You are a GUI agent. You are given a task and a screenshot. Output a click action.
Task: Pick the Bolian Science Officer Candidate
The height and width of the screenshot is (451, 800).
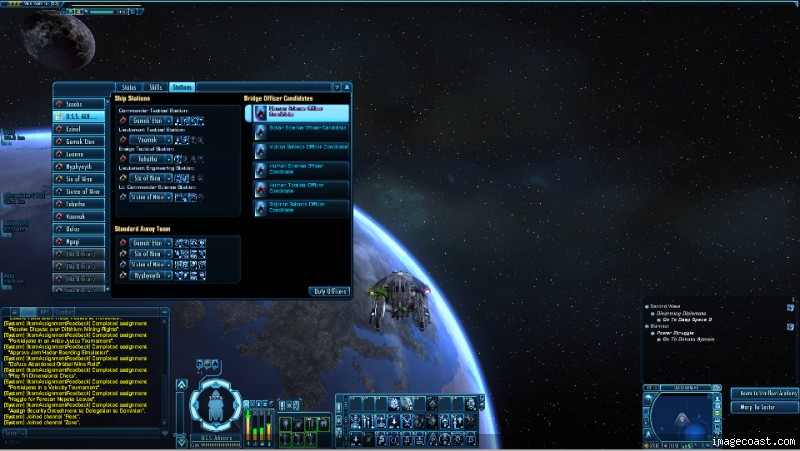click(301, 130)
